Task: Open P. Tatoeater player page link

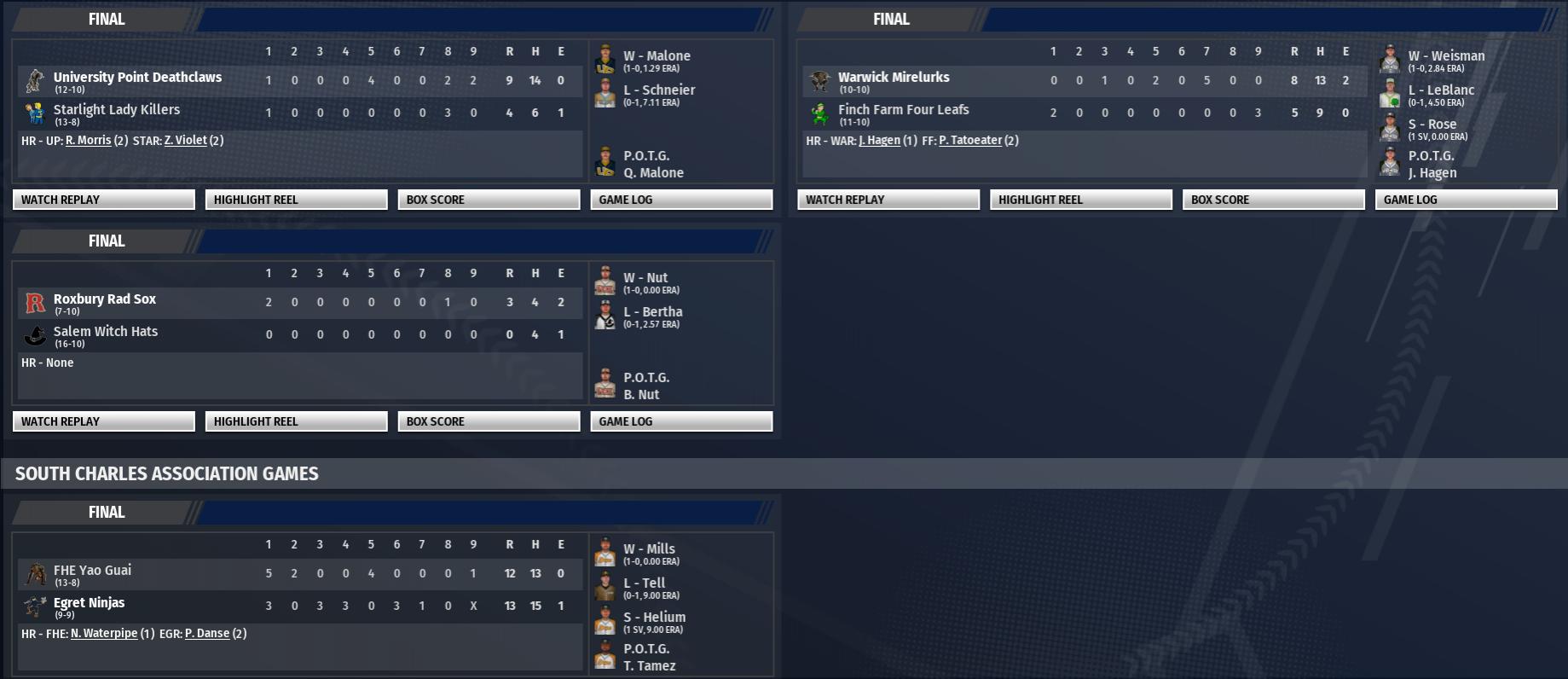Action: (x=969, y=141)
